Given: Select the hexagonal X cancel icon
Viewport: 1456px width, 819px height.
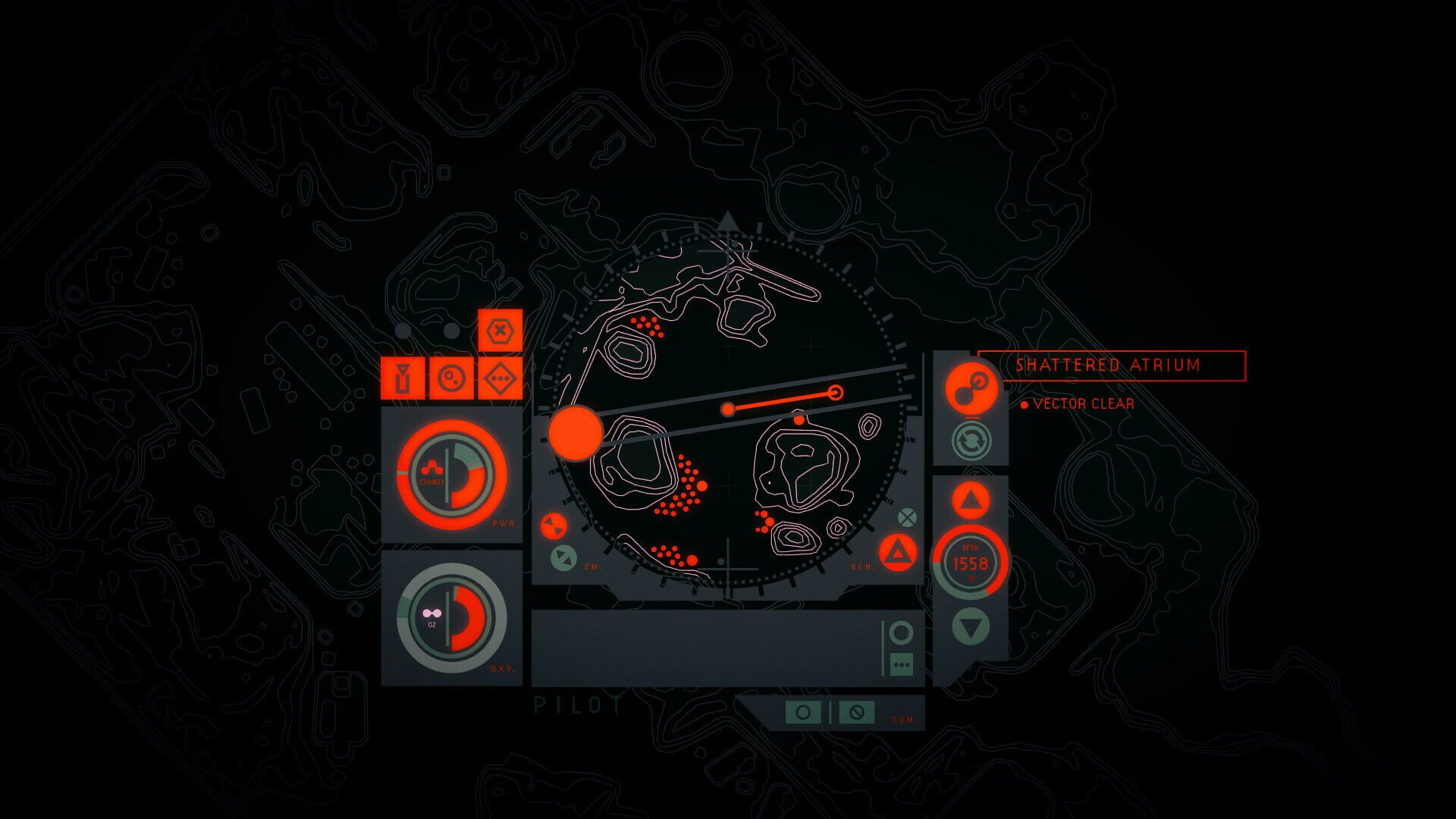Looking at the screenshot, I should coord(500,331).
